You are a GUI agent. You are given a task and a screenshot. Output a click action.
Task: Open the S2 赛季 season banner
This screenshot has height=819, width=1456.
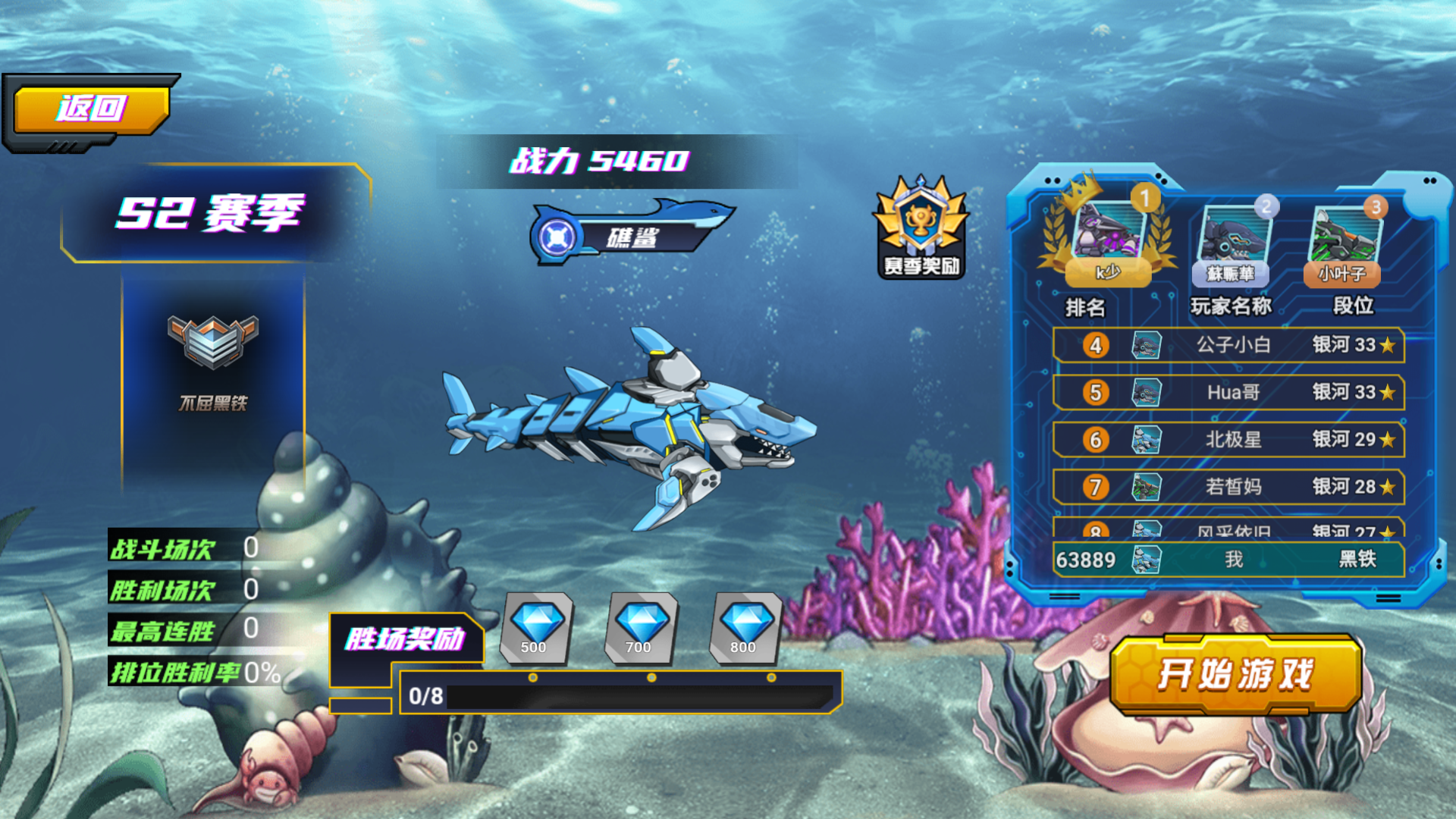pos(211,213)
